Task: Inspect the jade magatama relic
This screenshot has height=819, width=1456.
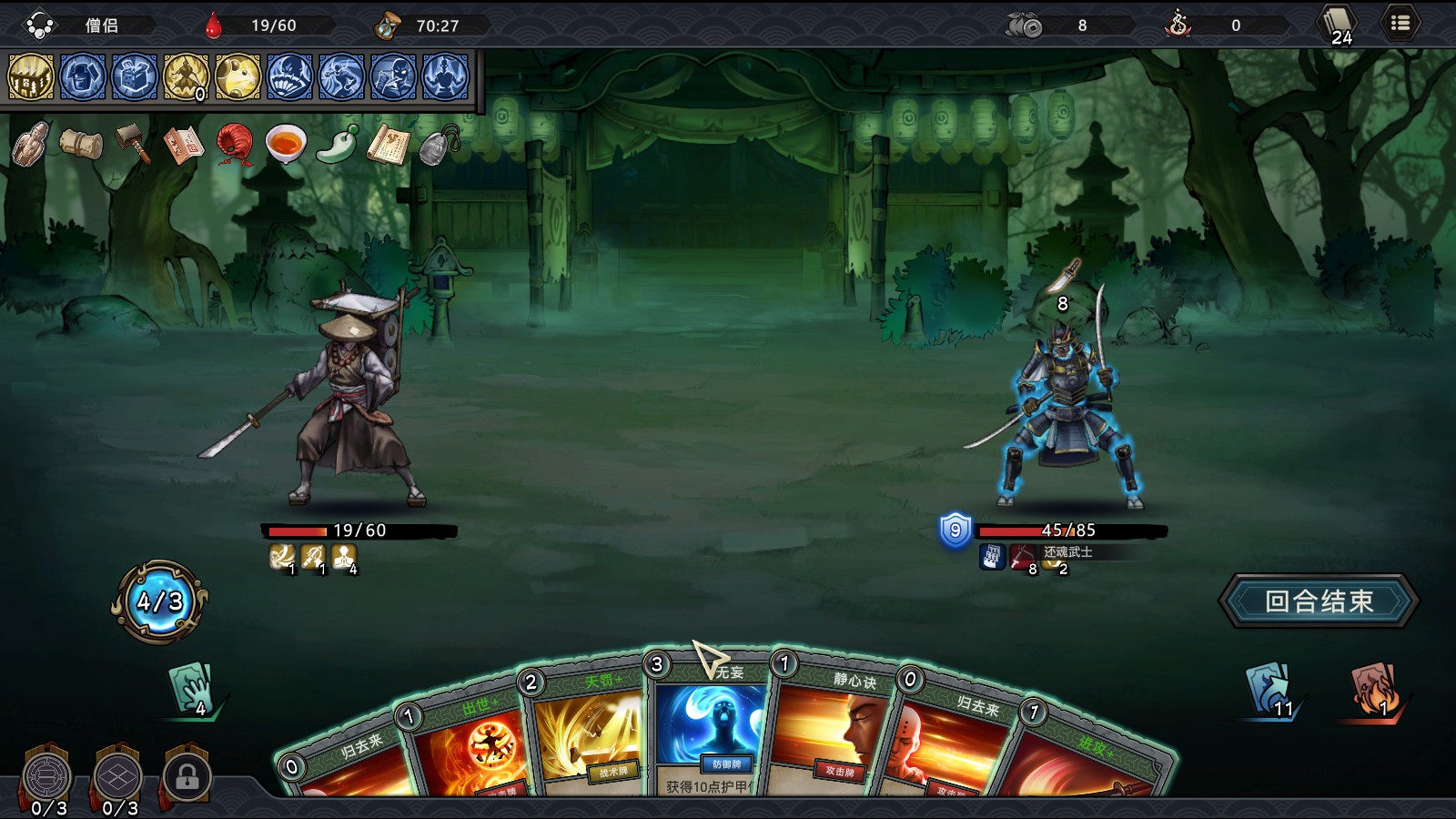Action: 337,146
